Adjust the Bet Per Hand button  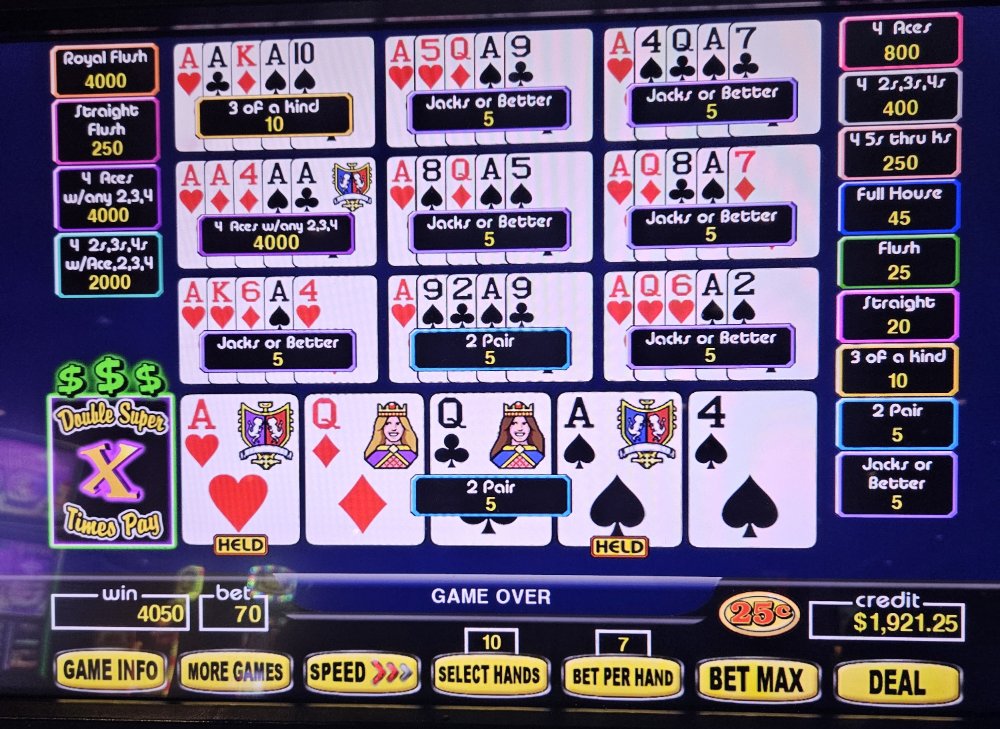[x=622, y=677]
